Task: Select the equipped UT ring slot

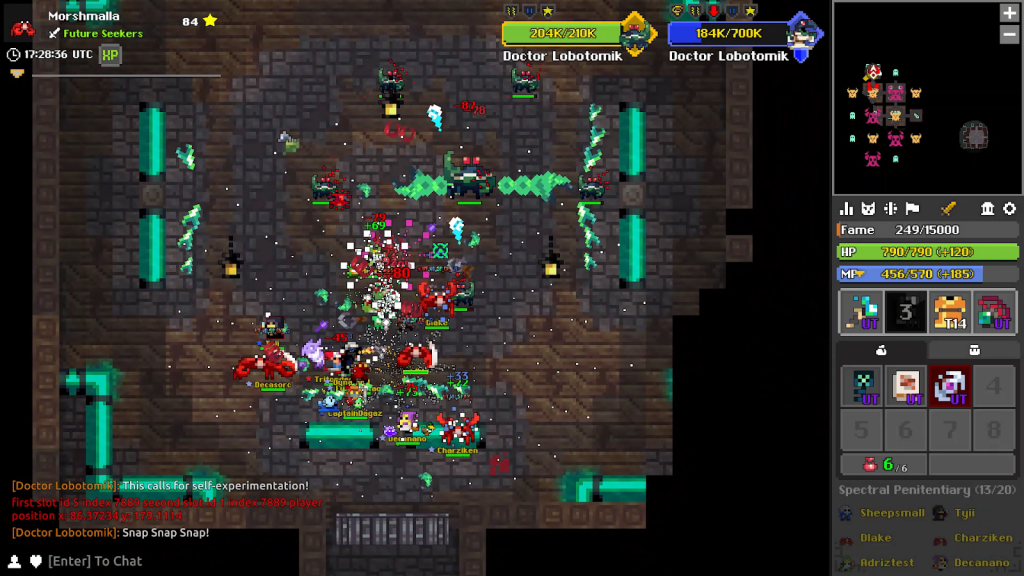Action: (994, 313)
